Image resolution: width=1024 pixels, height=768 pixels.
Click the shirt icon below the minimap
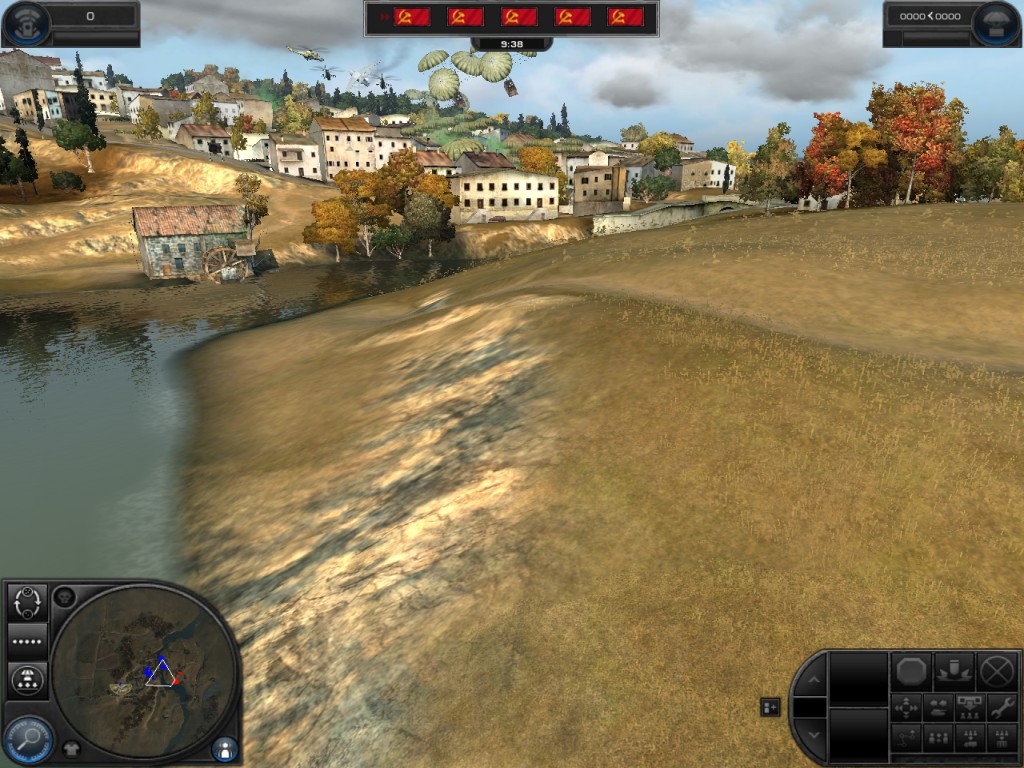pos(72,747)
